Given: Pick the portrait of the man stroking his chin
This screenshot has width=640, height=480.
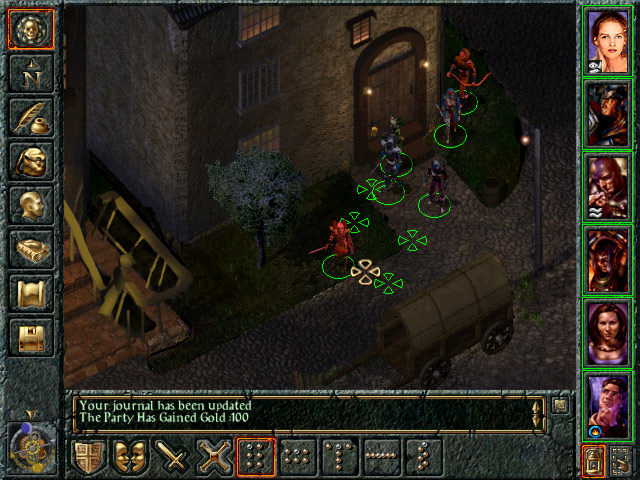Looking at the screenshot, I should (608, 404).
